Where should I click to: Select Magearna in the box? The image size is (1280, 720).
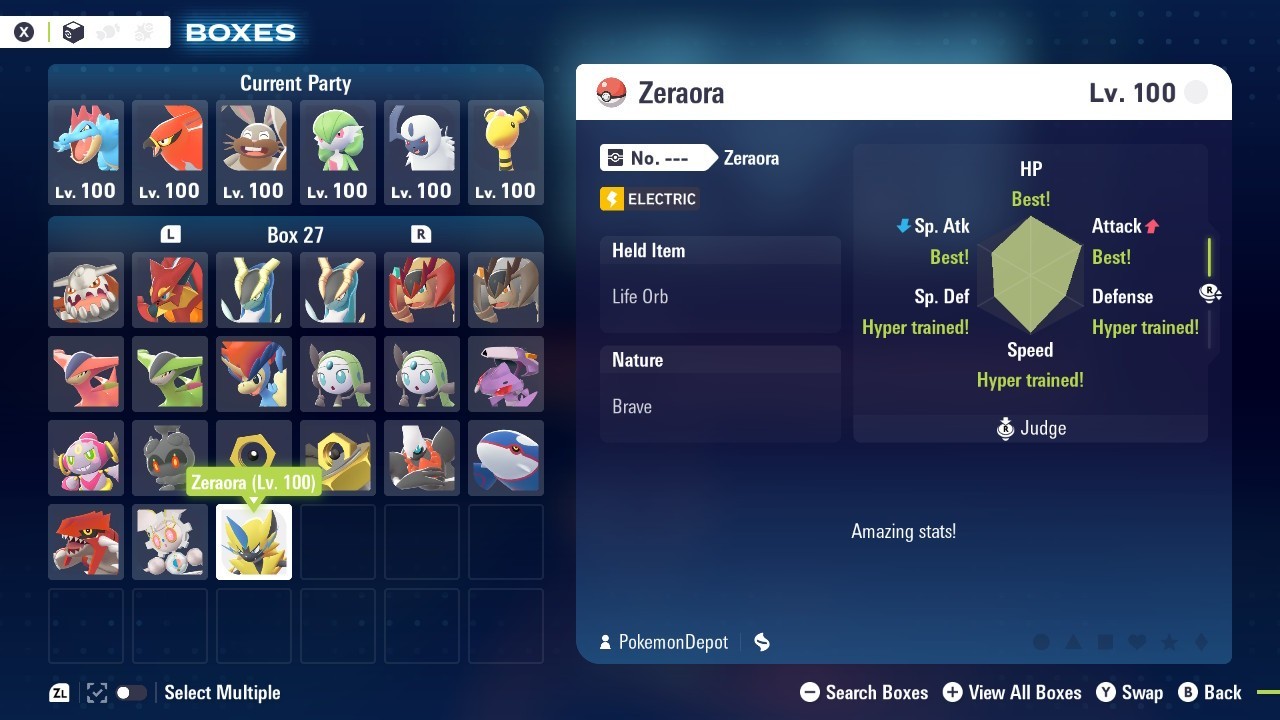point(170,542)
